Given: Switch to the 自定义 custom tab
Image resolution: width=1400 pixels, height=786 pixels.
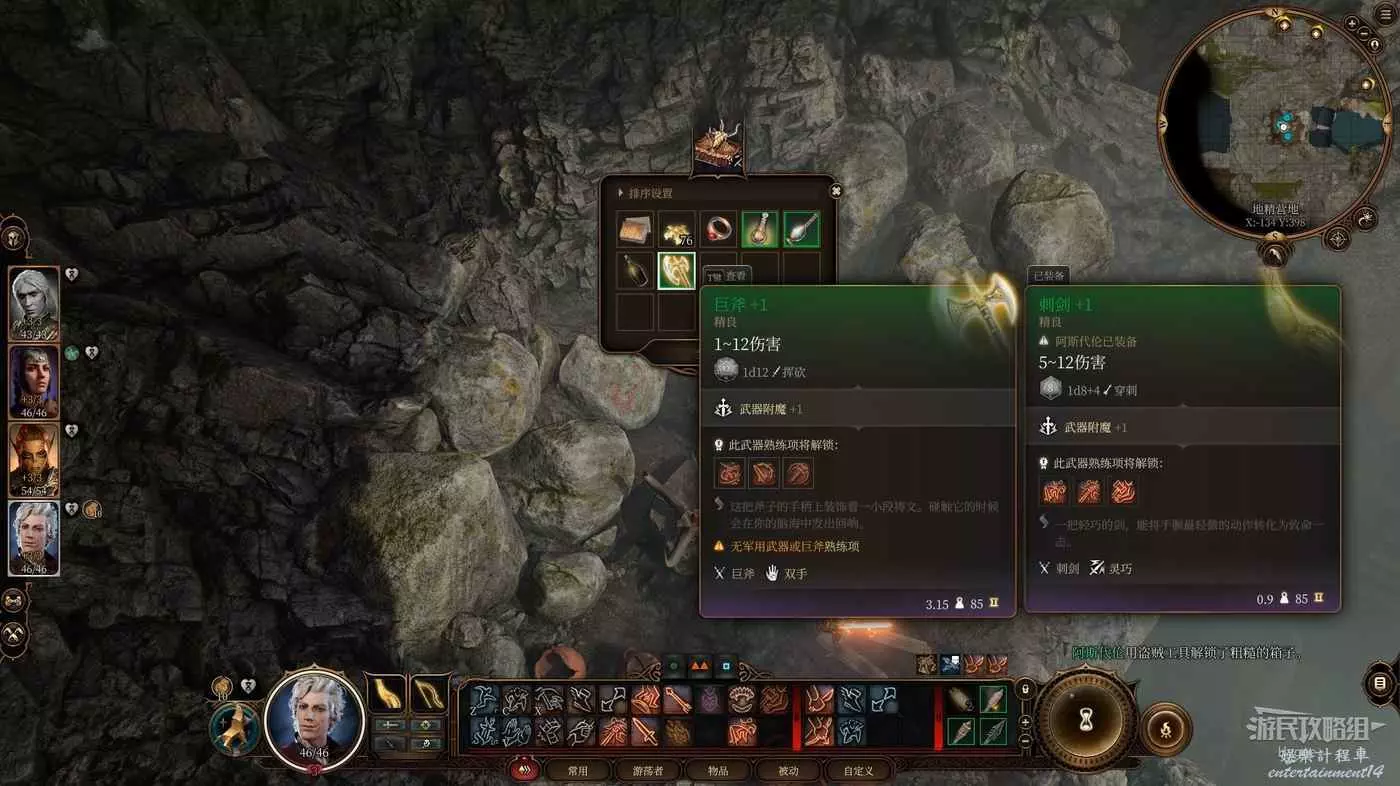Looking at the screenshot, I should [858, 770].
